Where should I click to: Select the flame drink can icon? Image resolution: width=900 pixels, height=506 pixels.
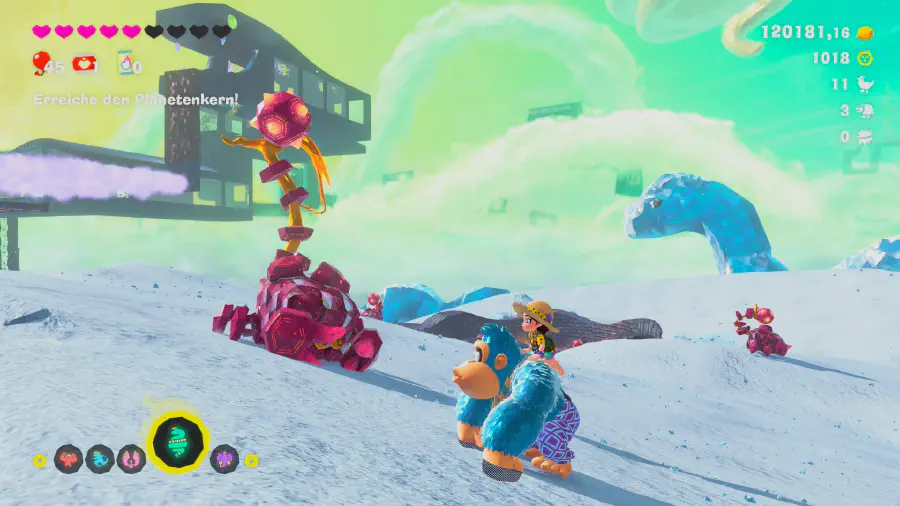pos(125,64)
